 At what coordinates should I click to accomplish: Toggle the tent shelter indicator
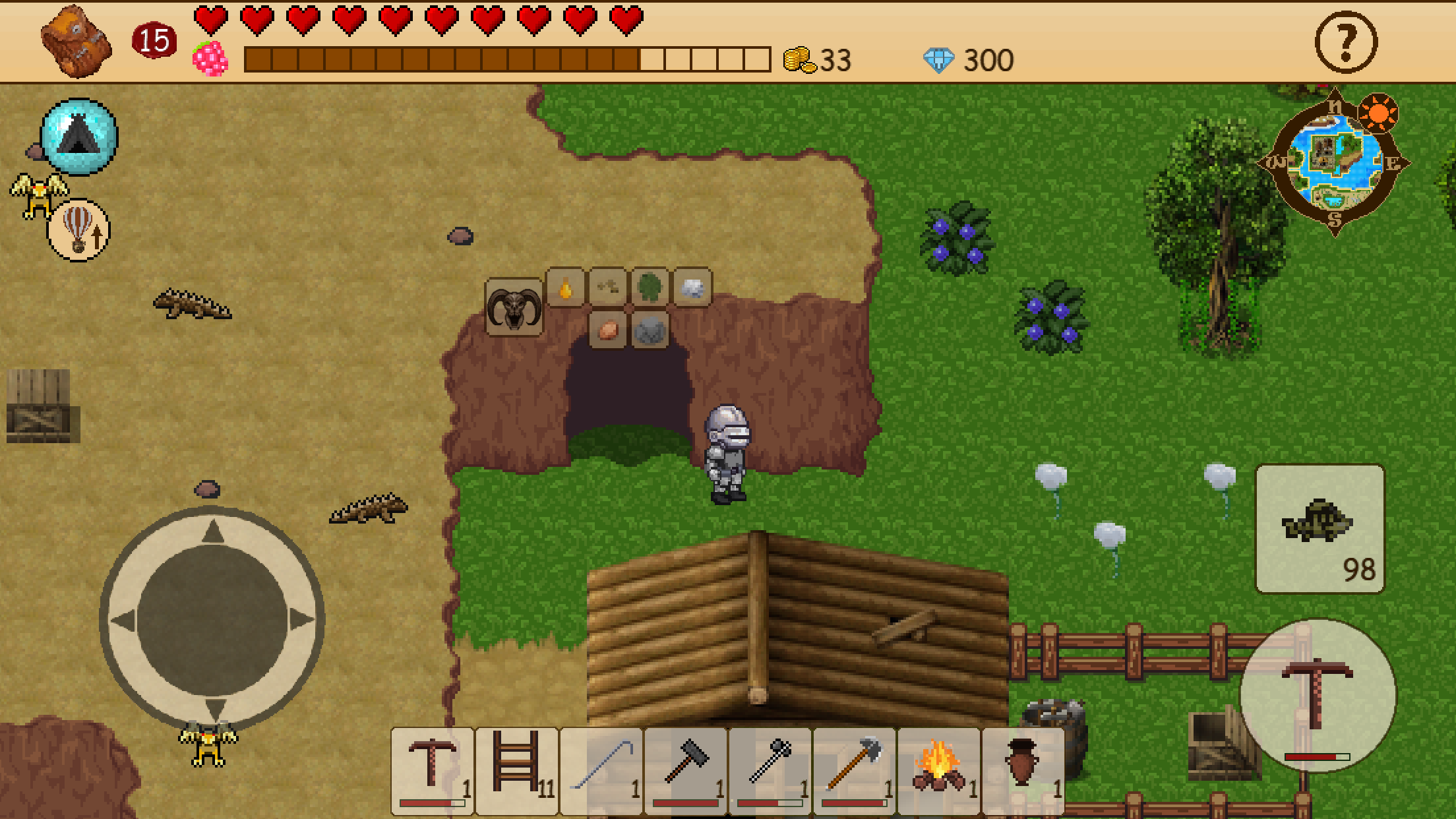[78, 136]
